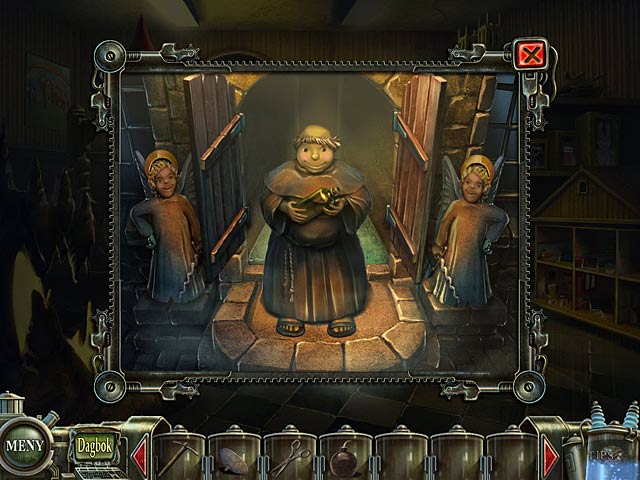
Task: Choose the round bomb-shaped inventory item
Action: 346,460
